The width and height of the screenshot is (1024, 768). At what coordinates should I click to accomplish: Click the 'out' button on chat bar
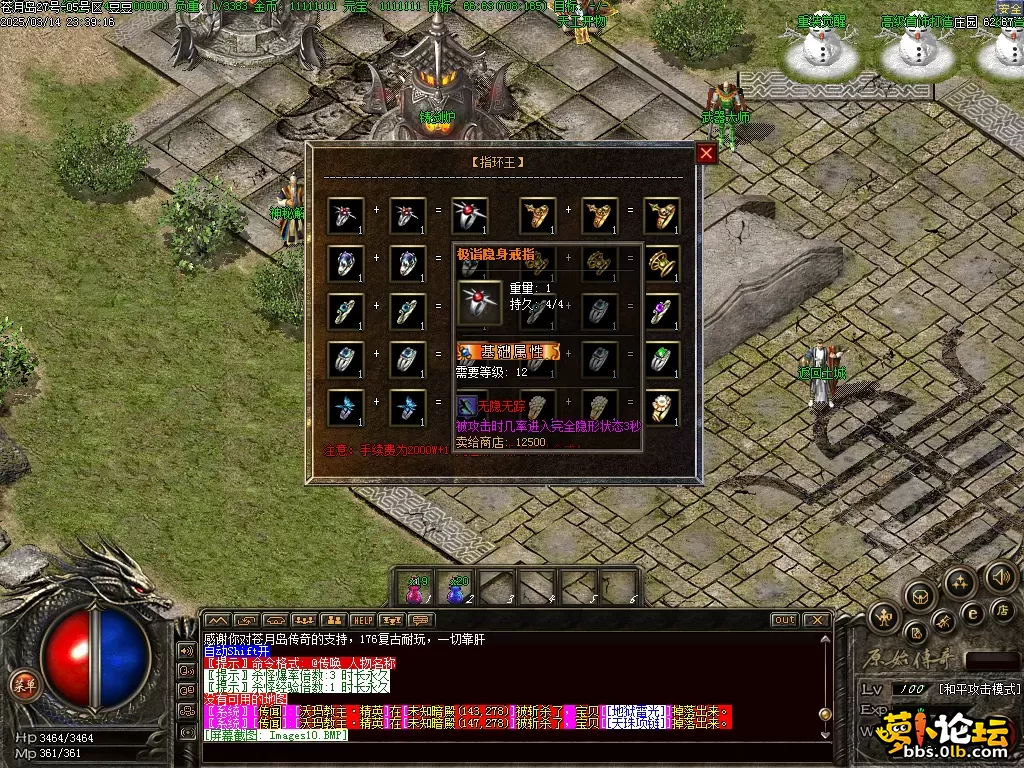click(x=785, y=620)
